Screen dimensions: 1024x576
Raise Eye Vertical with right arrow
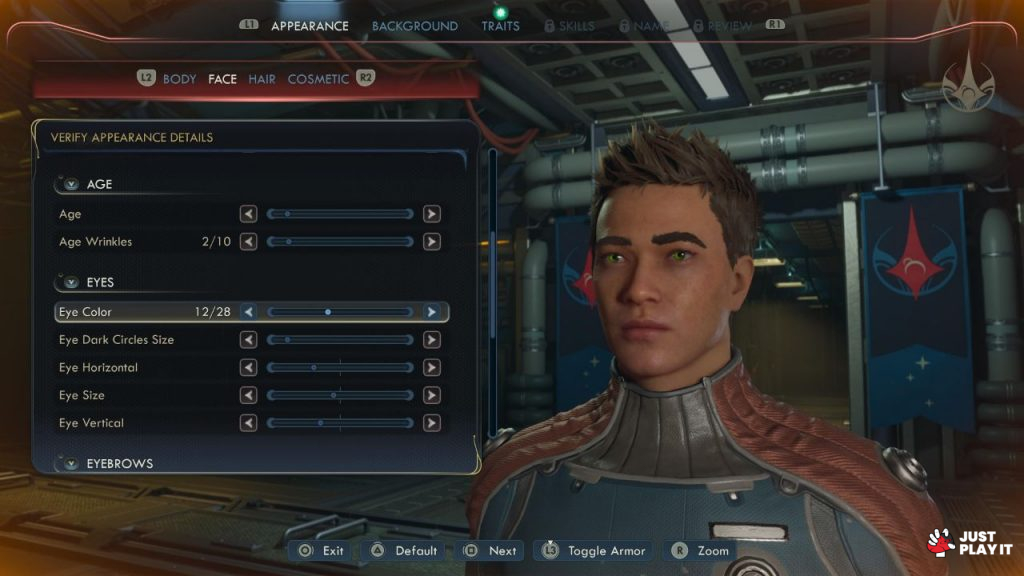(431, 423)
